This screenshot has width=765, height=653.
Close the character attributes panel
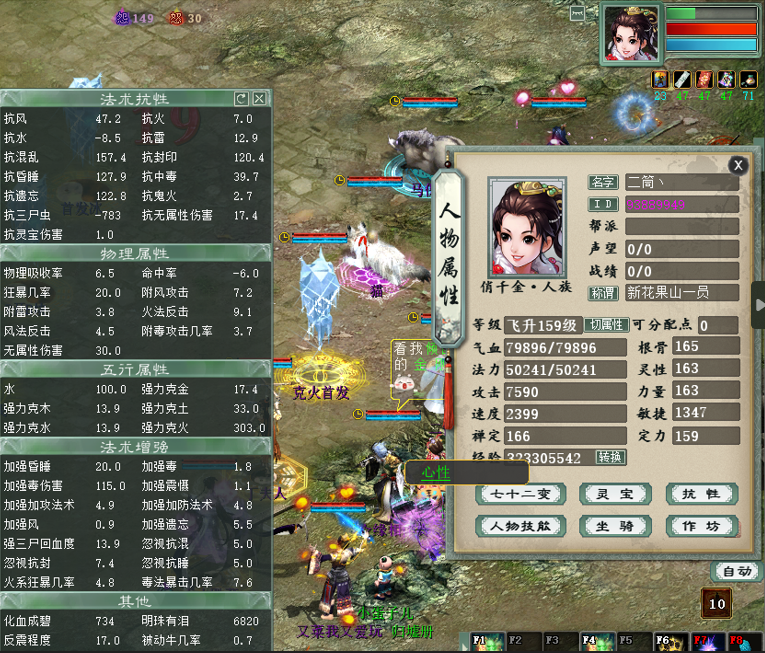coord(738,166)
